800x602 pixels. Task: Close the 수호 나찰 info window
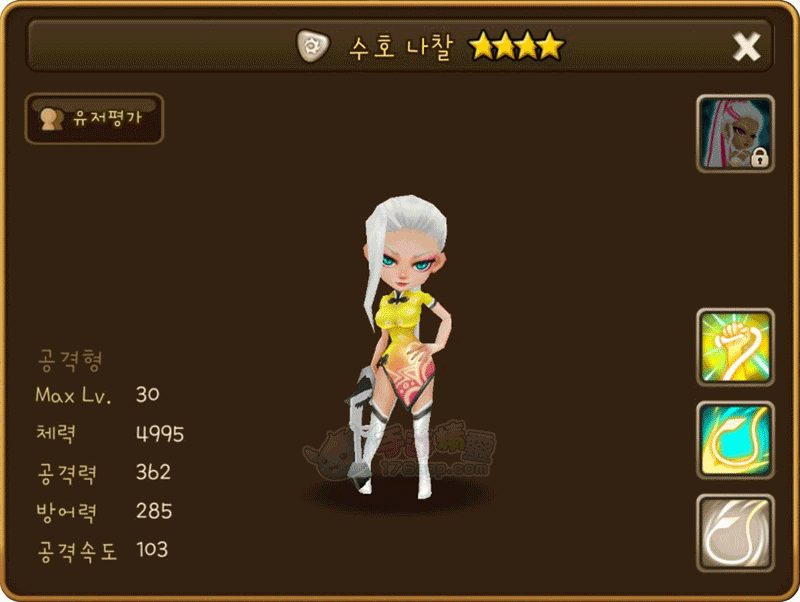[746, 46]
